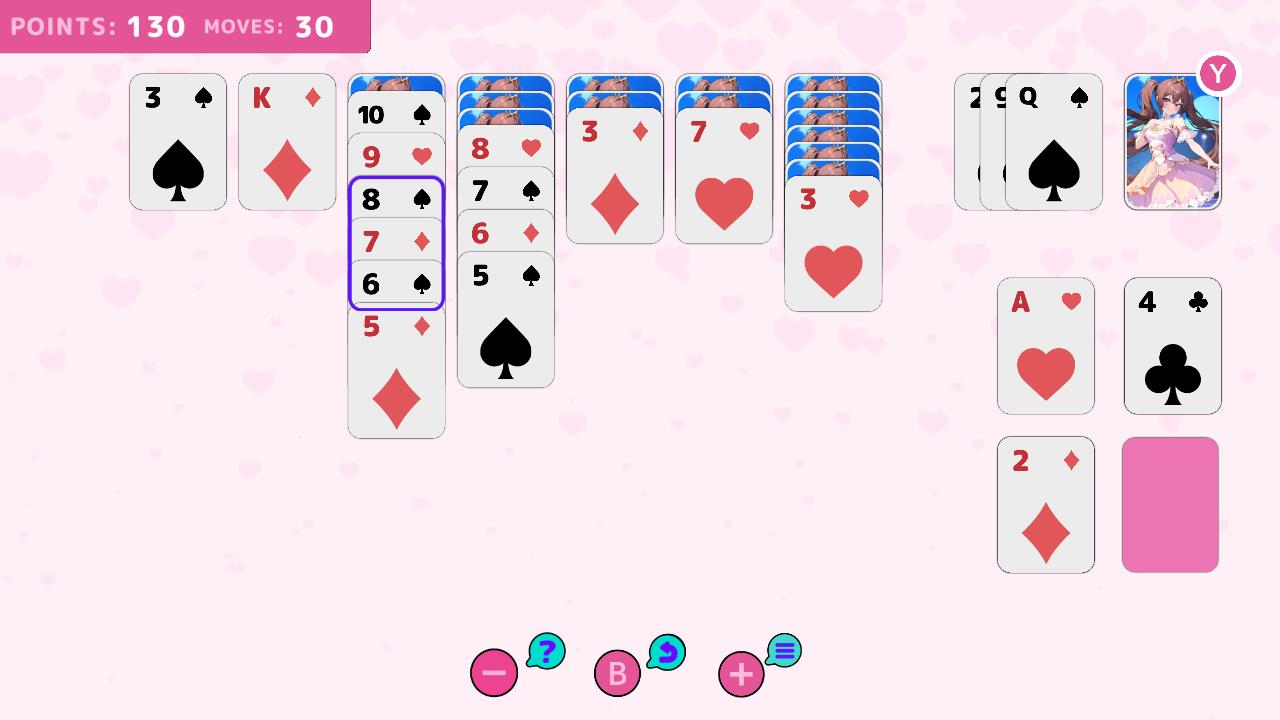Viewport: 1280px width, 720px height.
Task: Click the undo arrow icon
Action: (x=667, y=651)
